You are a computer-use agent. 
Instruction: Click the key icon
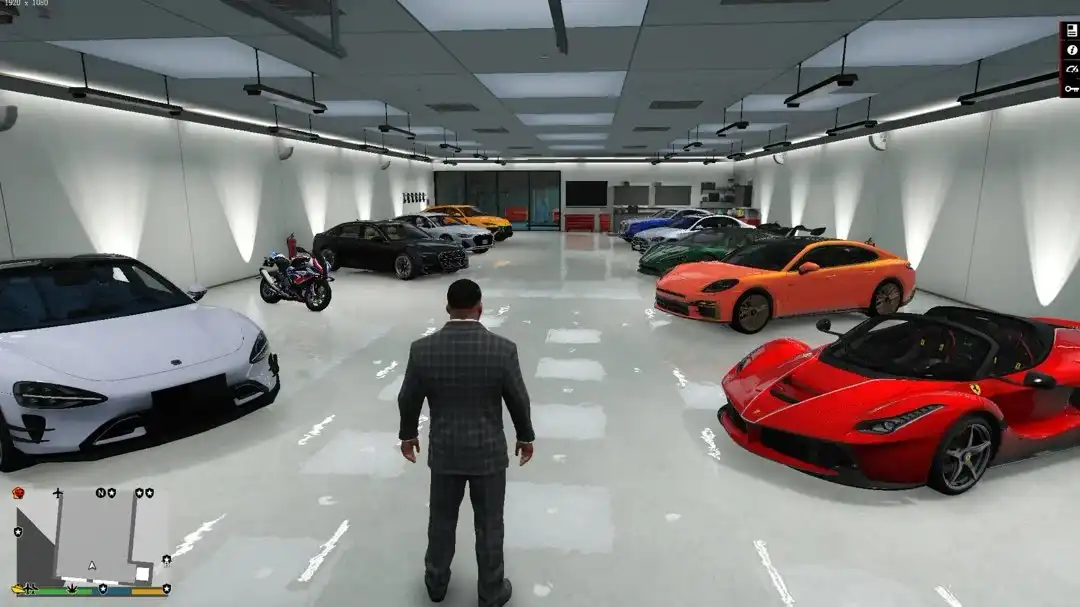click(1072, 87)
